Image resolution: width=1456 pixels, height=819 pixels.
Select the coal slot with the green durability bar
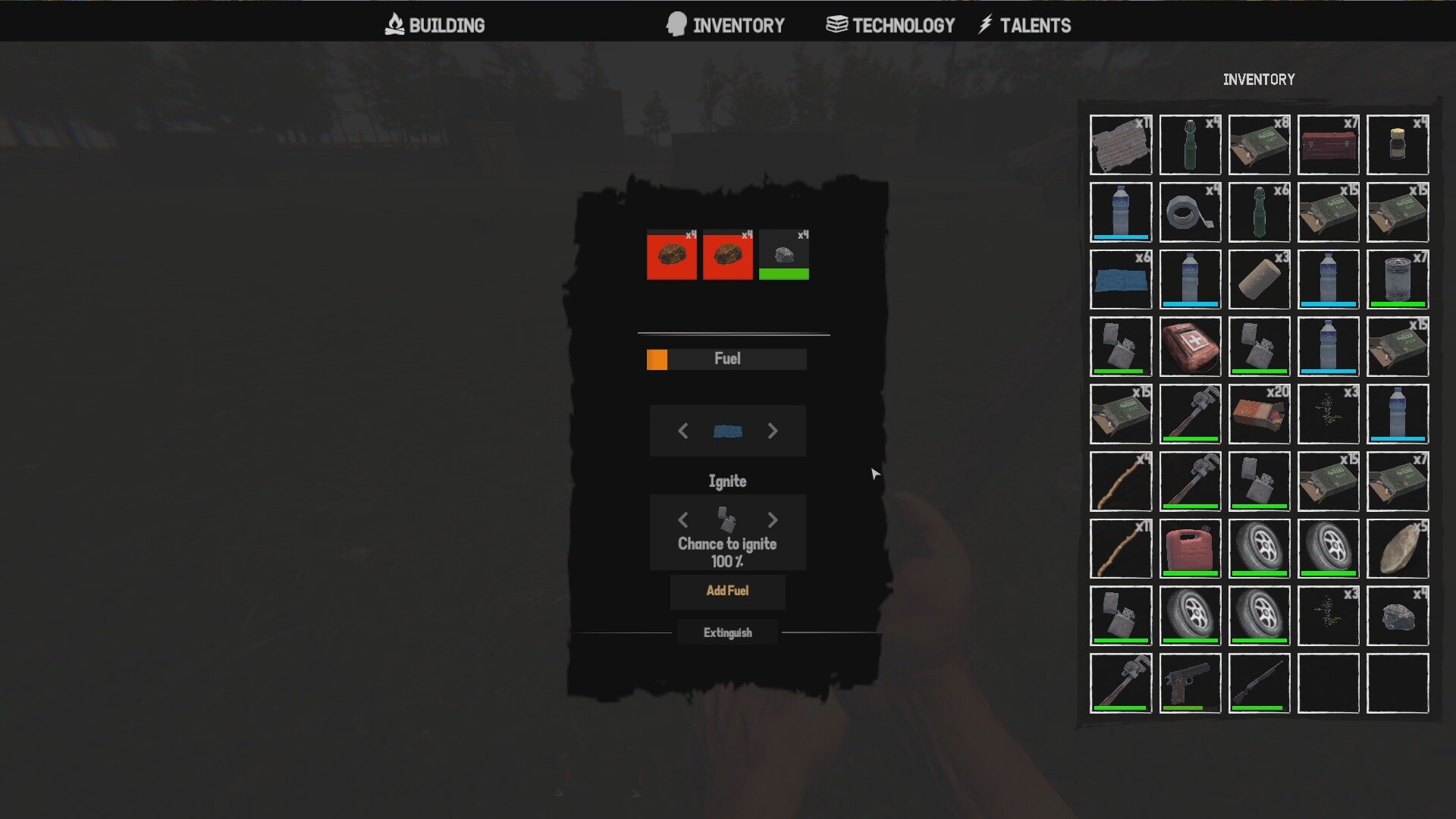[x=784, y=255]
